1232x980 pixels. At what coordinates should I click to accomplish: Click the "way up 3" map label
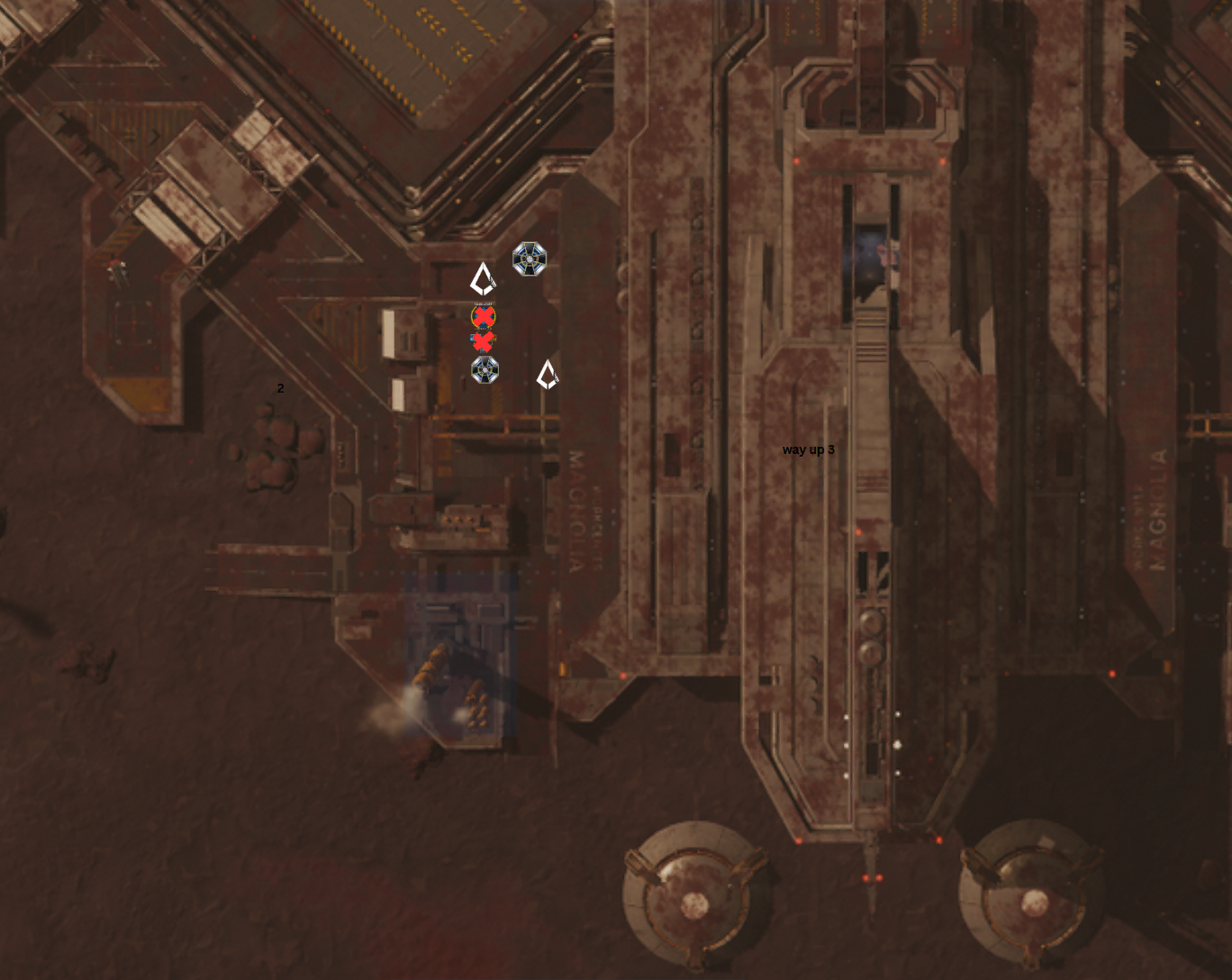tap(808, 449)
